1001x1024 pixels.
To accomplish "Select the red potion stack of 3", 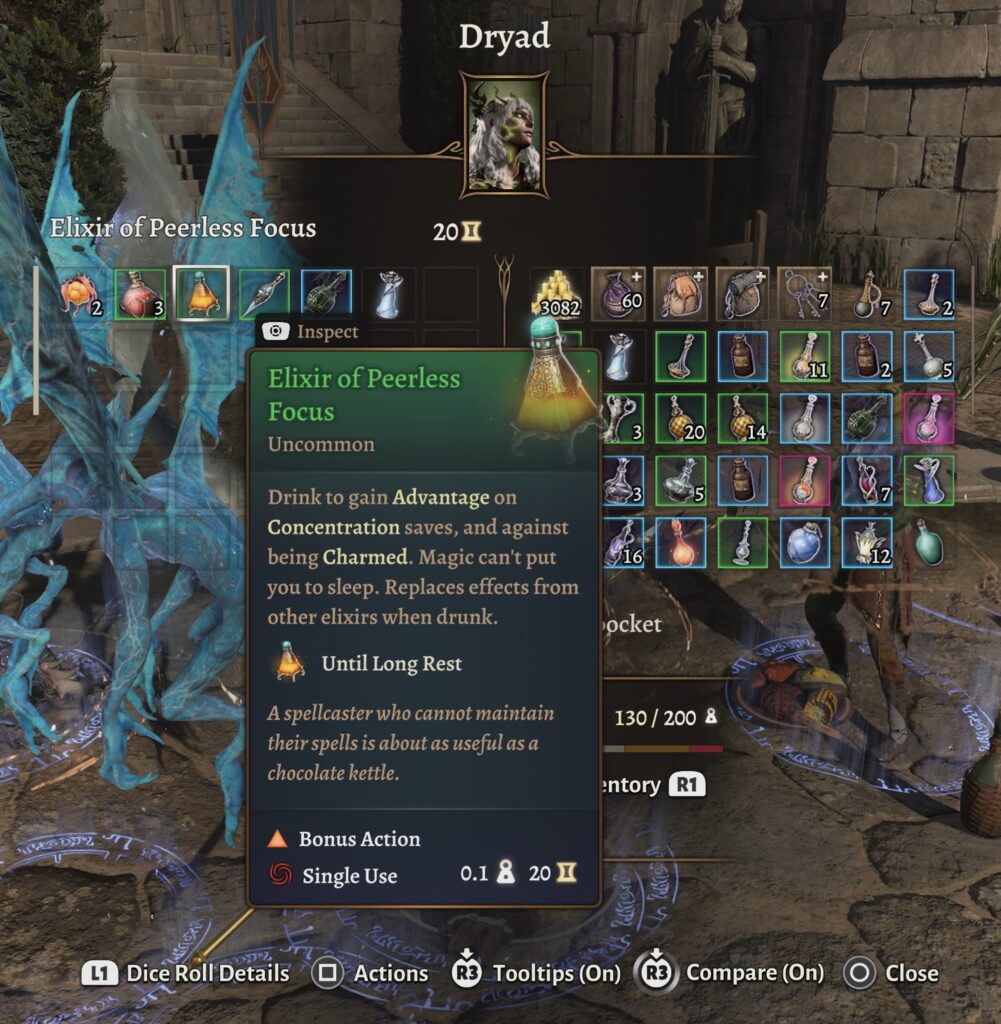I will pos(139,292).
